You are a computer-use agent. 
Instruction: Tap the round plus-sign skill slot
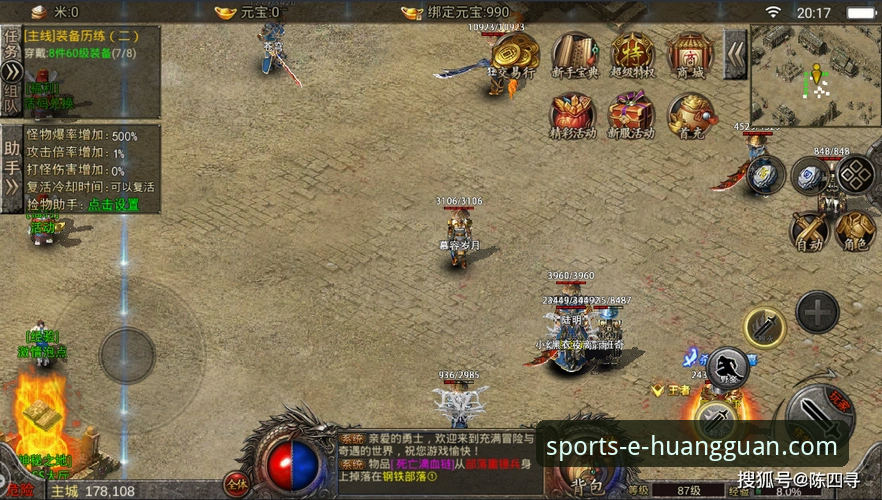[x=817, y=312]
